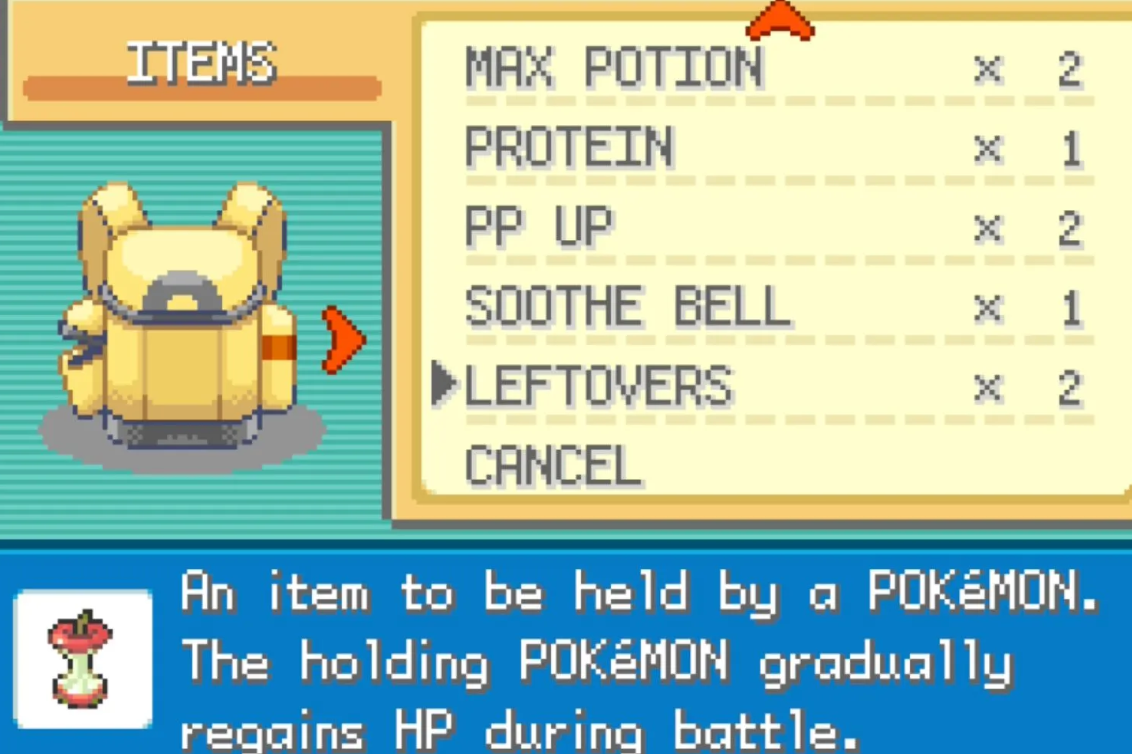Select the Soothe Bell item
The image size is (1132, 754).
[628, 308]
